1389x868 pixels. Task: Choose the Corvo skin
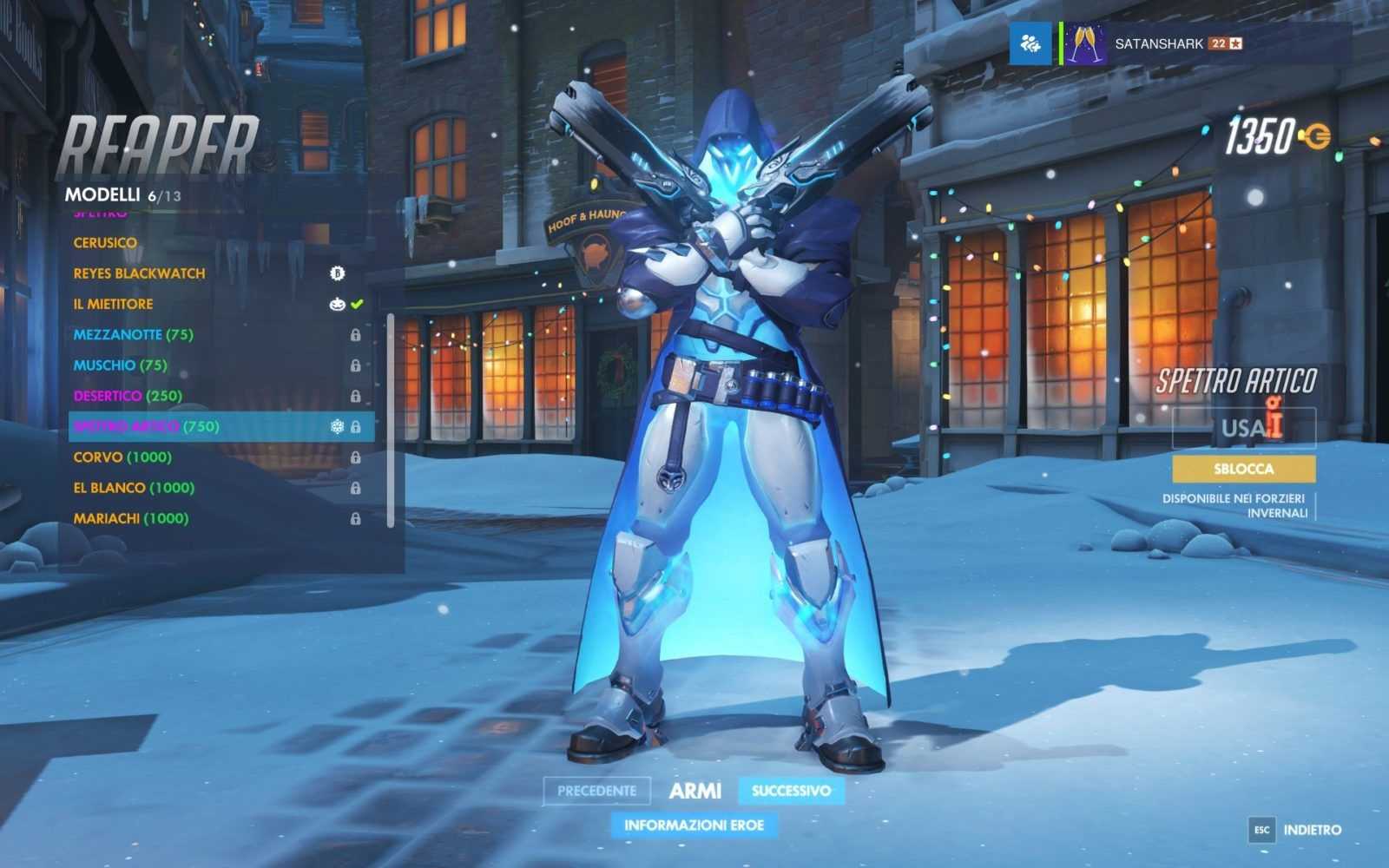point(122,457)
